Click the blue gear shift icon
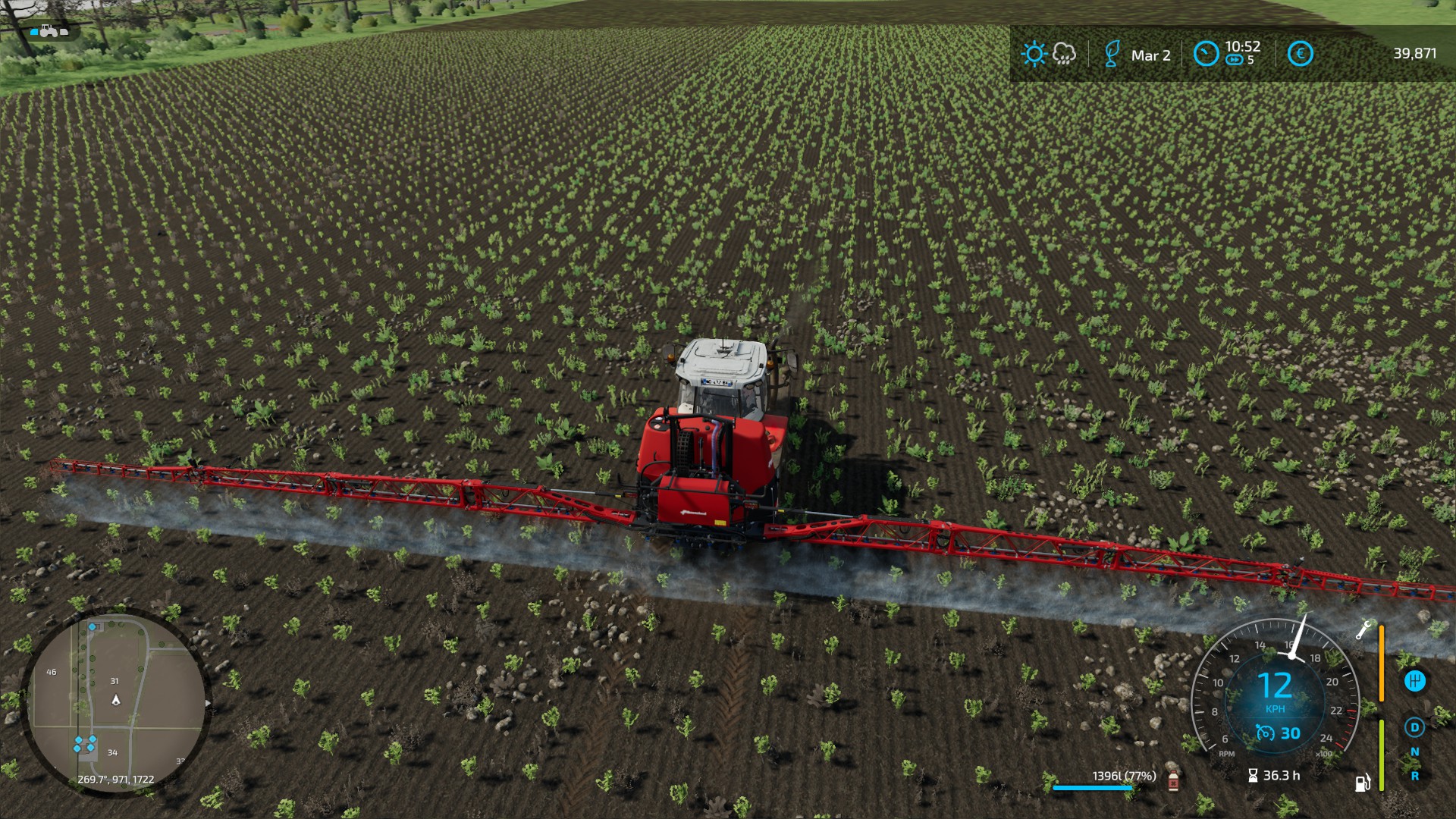Viewport: 1456px width, 819px height. pos(1414,681)
